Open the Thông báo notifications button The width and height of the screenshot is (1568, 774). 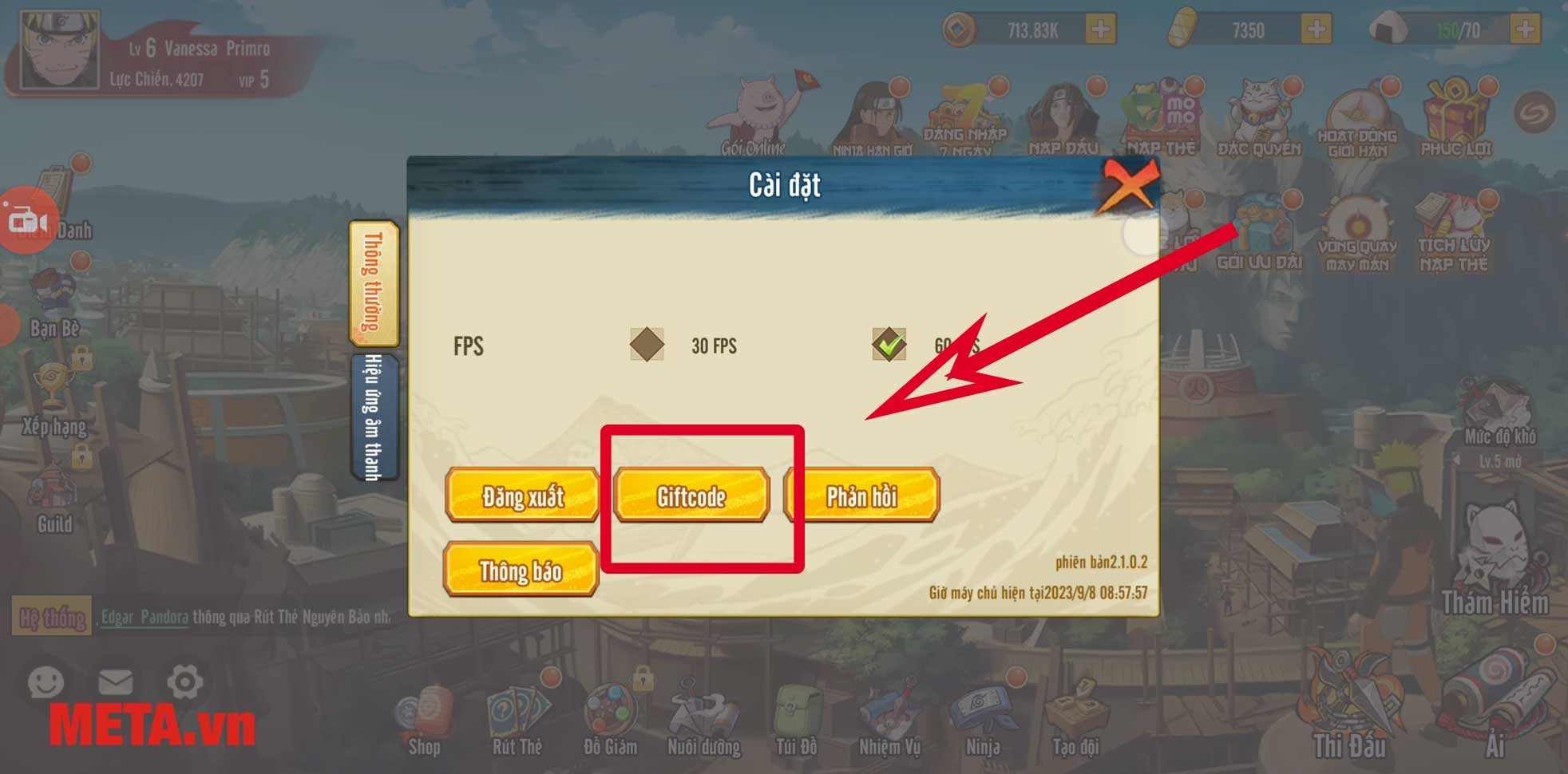(521, 571)
